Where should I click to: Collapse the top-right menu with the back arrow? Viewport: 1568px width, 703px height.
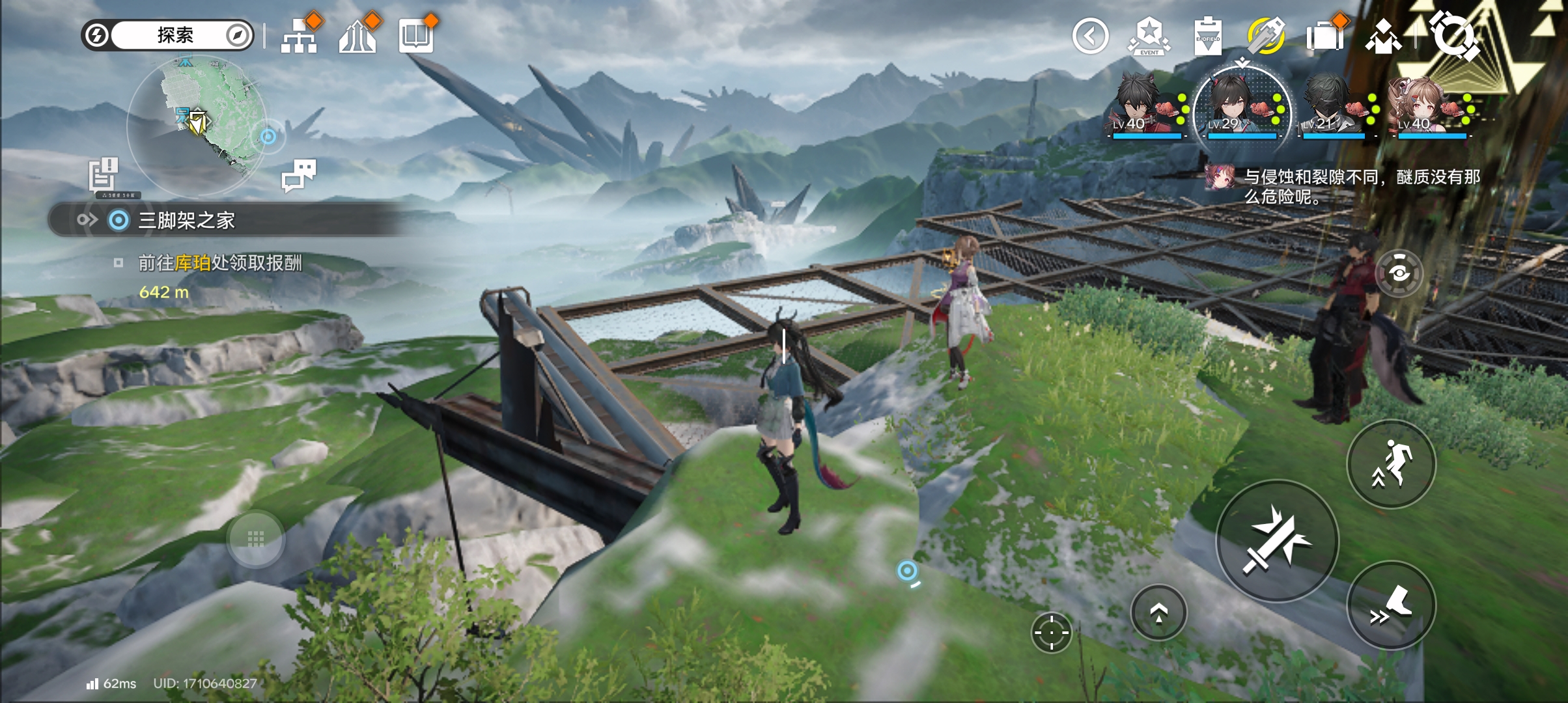tap(1090, 36)
